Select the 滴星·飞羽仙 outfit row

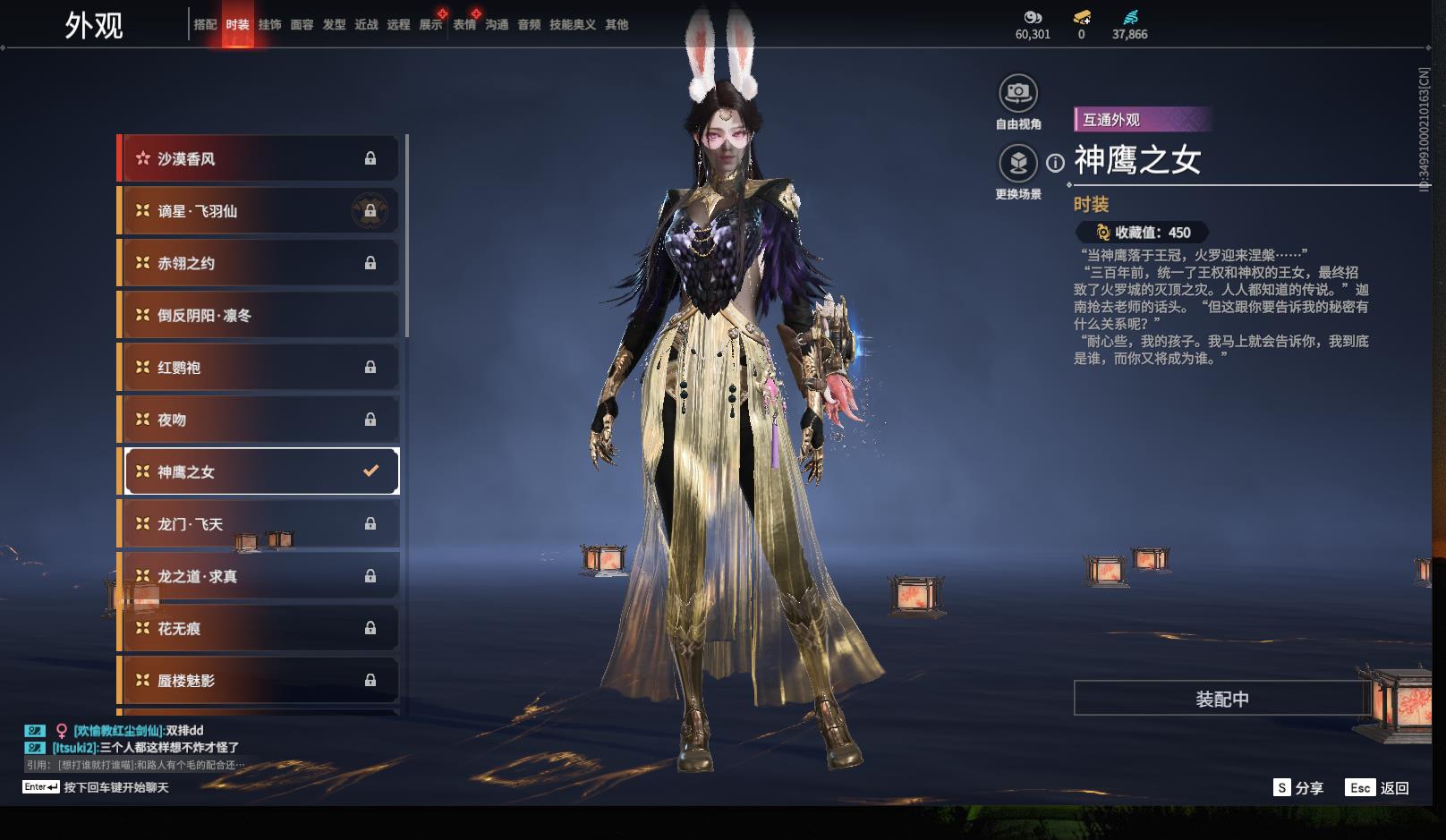259,211
